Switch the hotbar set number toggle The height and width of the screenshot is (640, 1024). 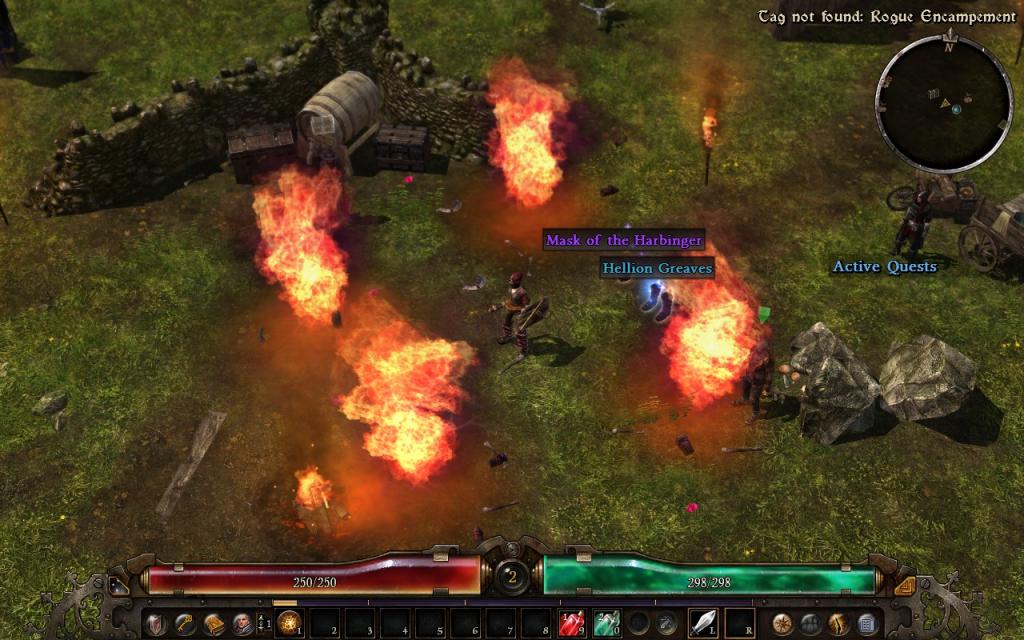coord(262,624)
